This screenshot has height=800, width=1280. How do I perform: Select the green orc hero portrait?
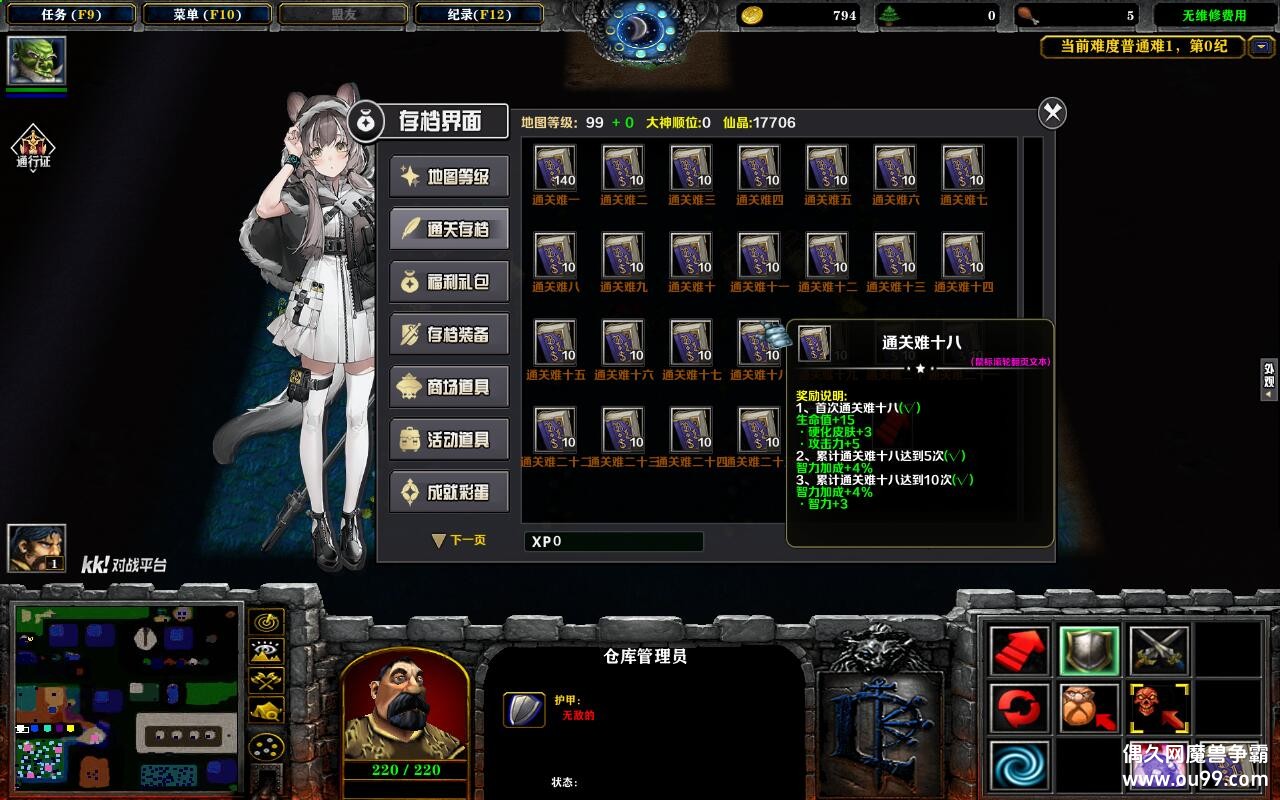37,61
